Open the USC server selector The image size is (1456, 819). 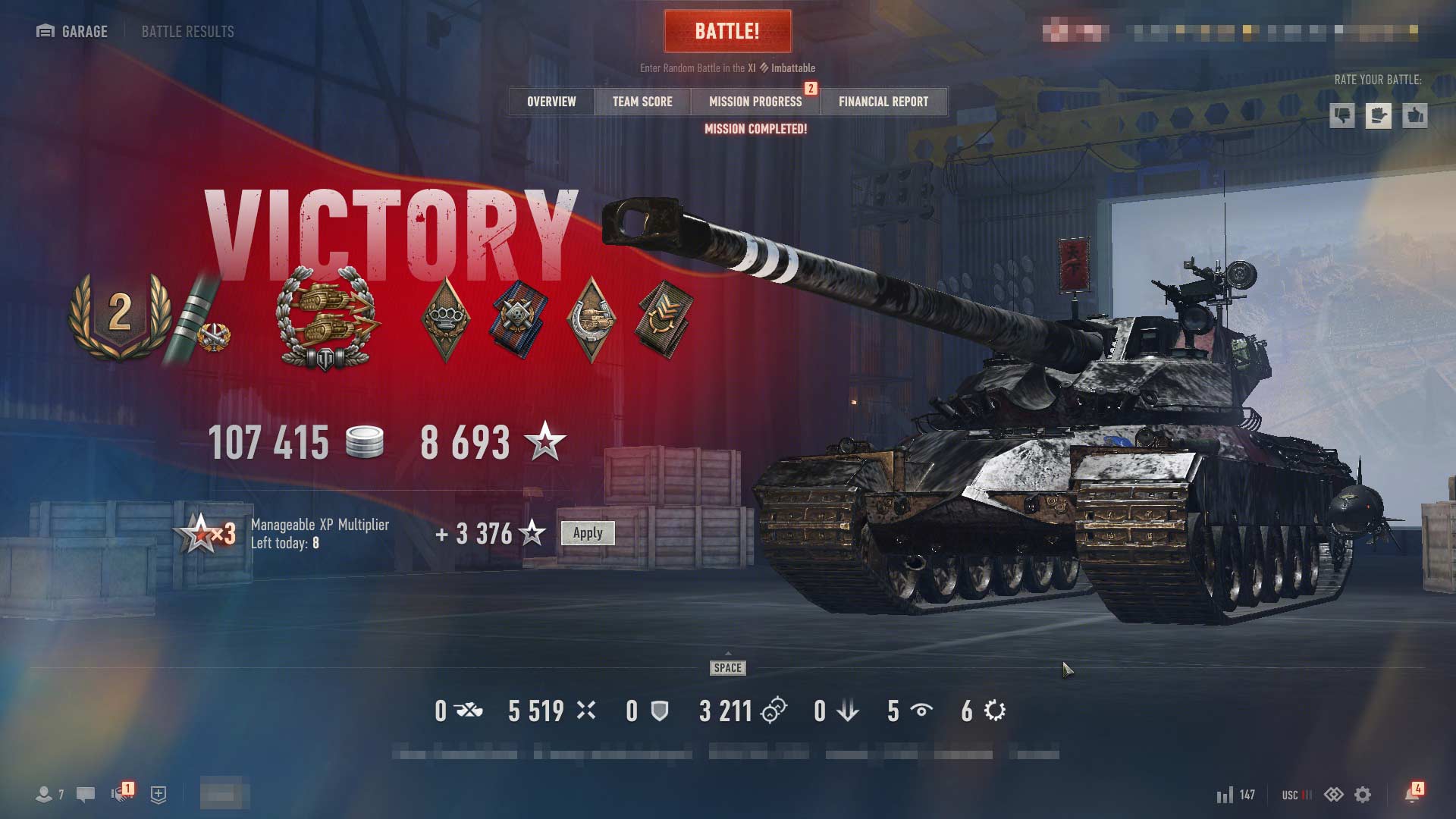point(1296,795)
